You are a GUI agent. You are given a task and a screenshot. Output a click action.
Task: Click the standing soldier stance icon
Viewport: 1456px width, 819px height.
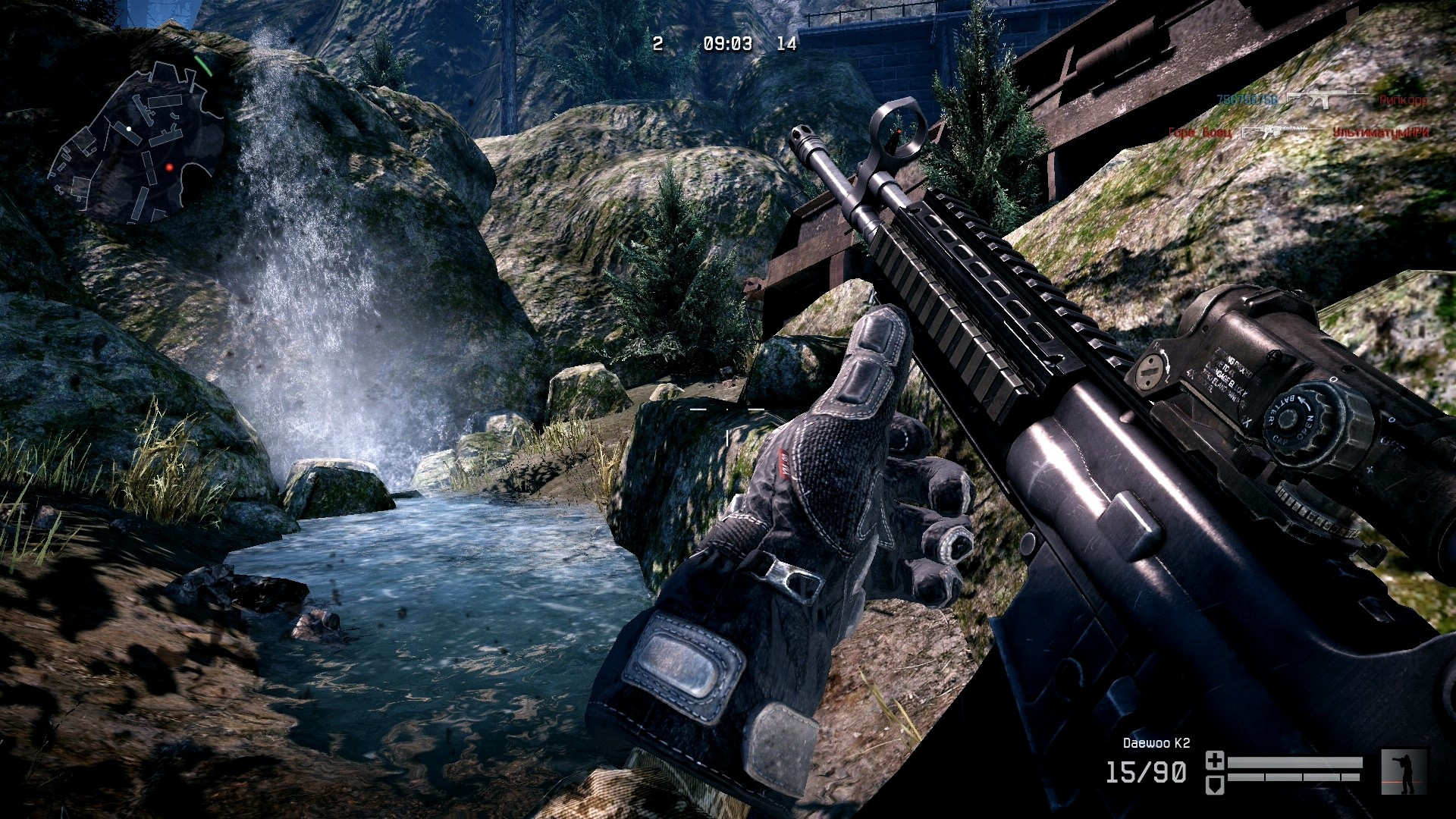point(1404,772)
